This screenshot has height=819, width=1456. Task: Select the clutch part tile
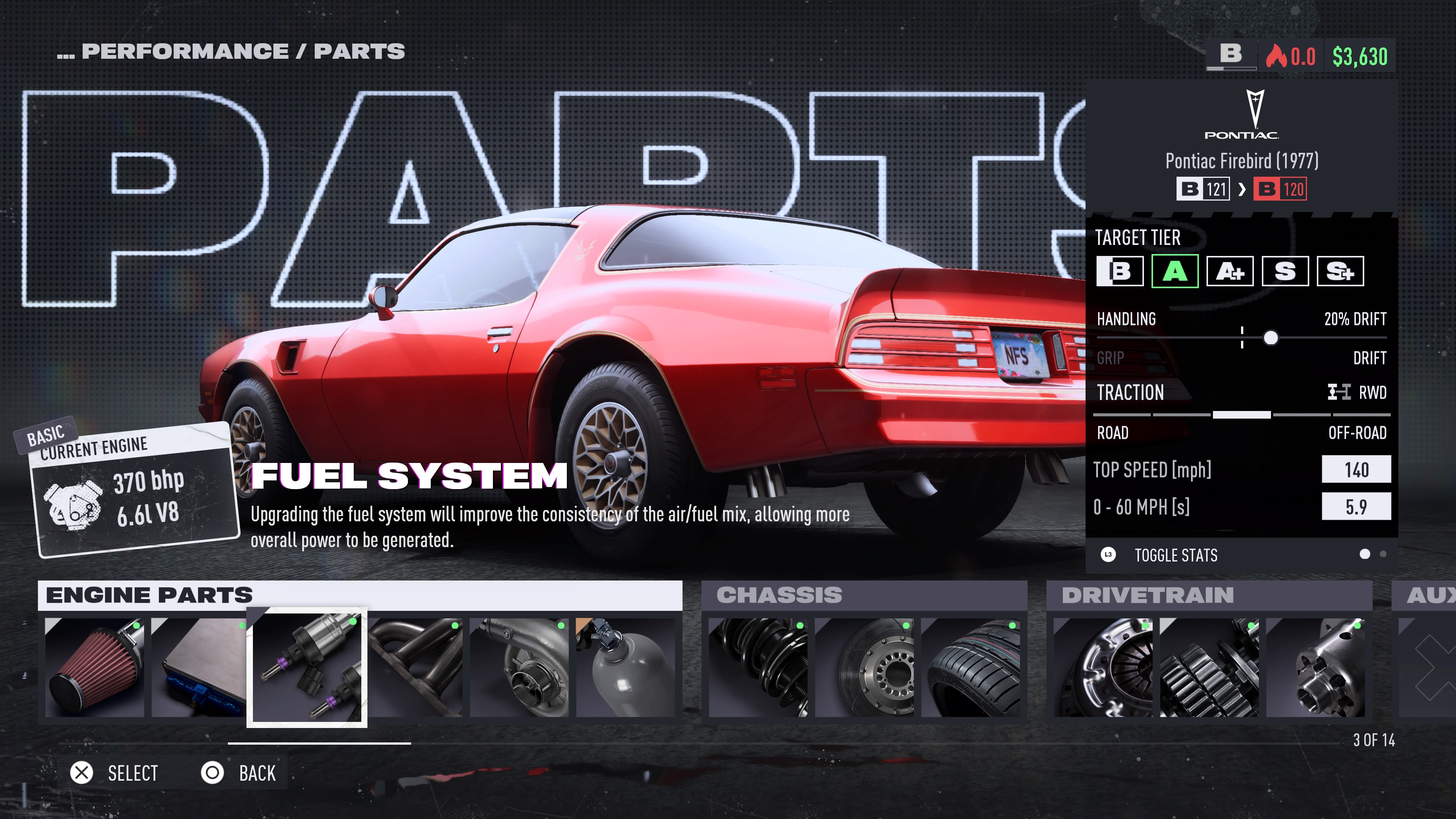pyautogui.click(x=1103, y=667)
